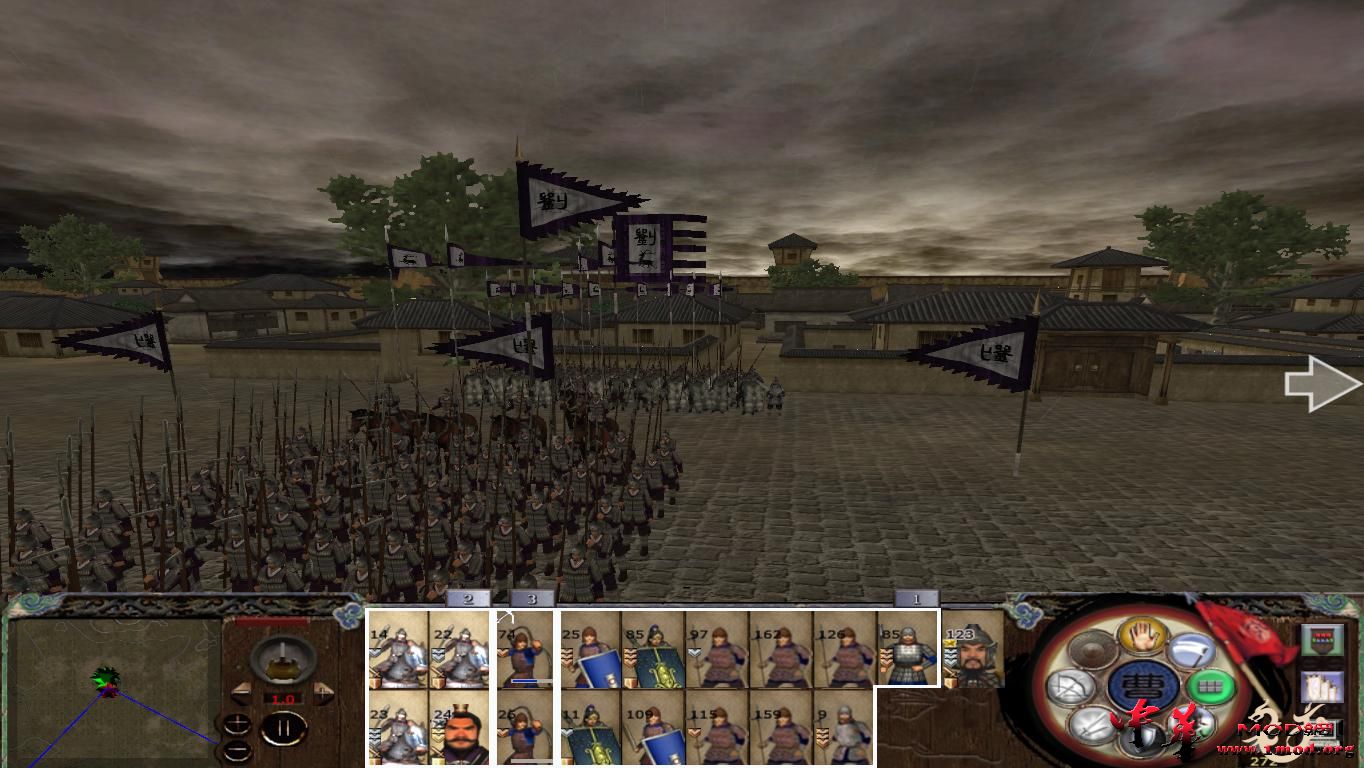Pause the battle with the pause button
Image resolution: width=1364 pixels, height=768 pixels.
click(x=282, y=729)
